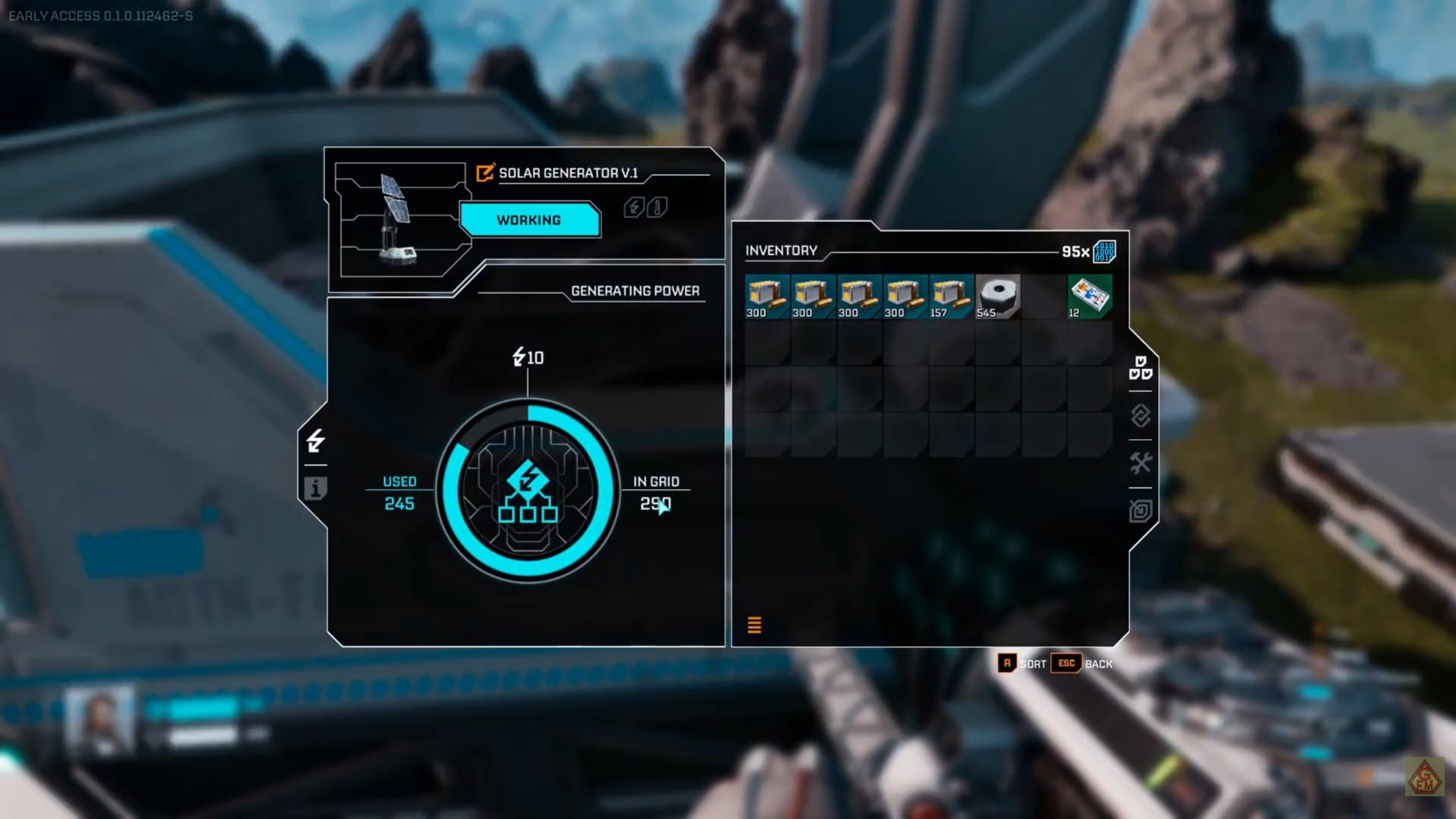Select the lightning bolt power tab
This screenshot has height=819, width=1456.
click(315, 441)
